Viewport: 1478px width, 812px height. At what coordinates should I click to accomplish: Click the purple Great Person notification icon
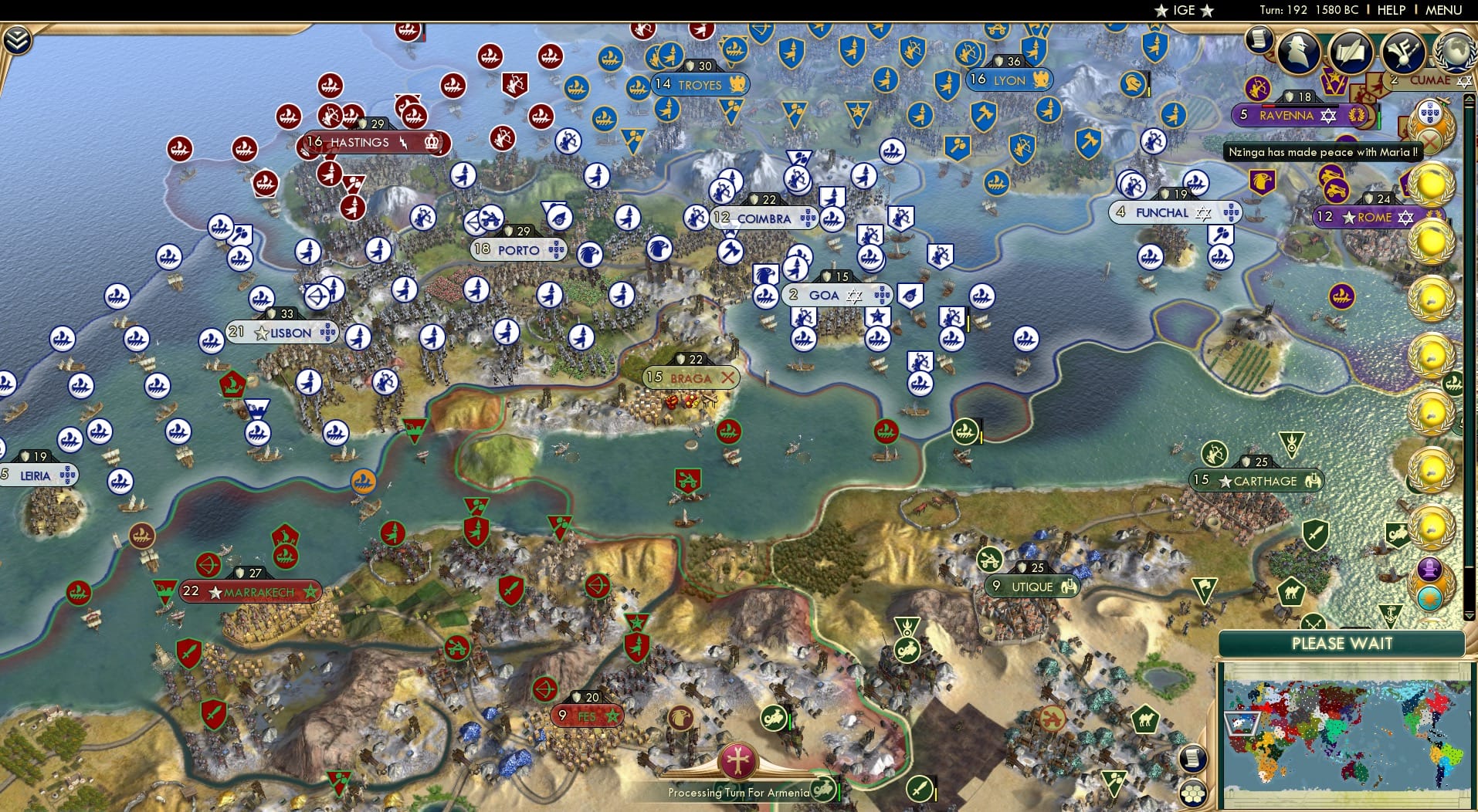[x=1429, y=569]
